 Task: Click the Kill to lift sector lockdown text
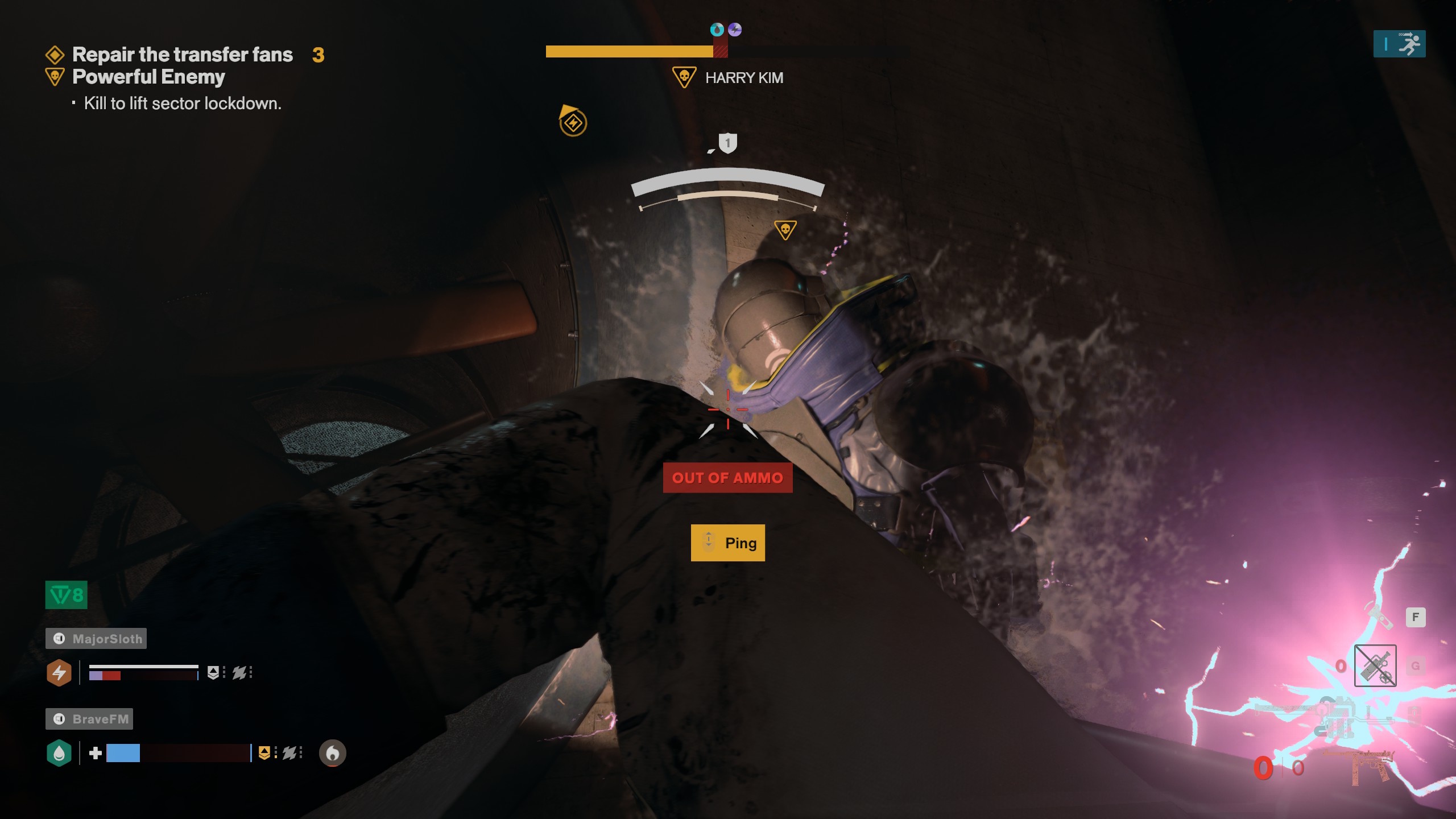coord(183,104)
